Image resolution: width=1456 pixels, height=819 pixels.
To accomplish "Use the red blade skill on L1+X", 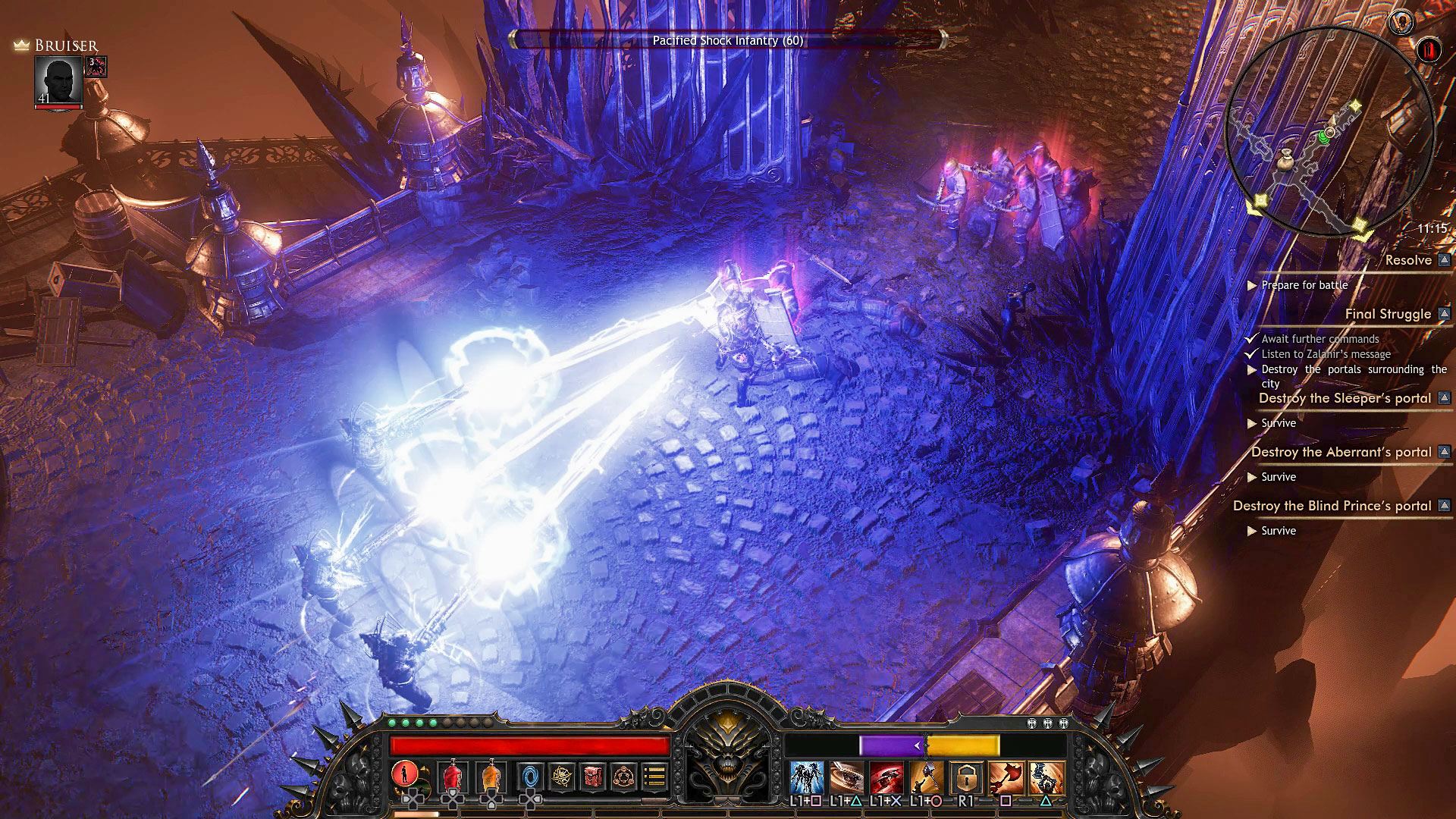I will coord(886,777).
